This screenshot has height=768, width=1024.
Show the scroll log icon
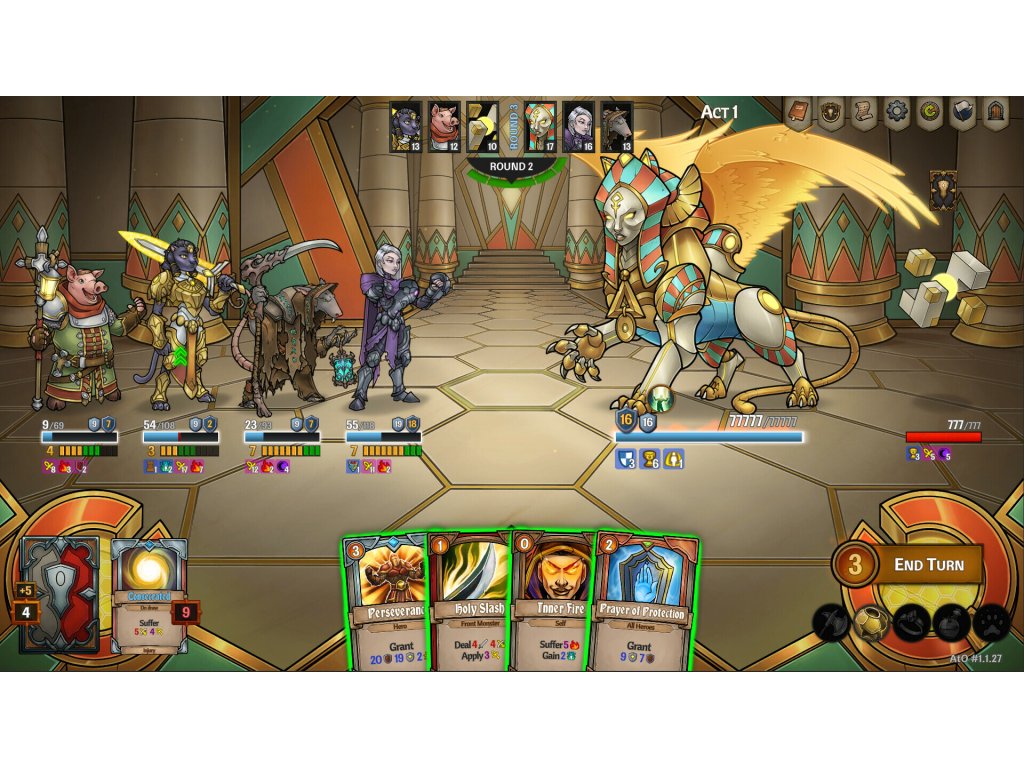(864, 113)
